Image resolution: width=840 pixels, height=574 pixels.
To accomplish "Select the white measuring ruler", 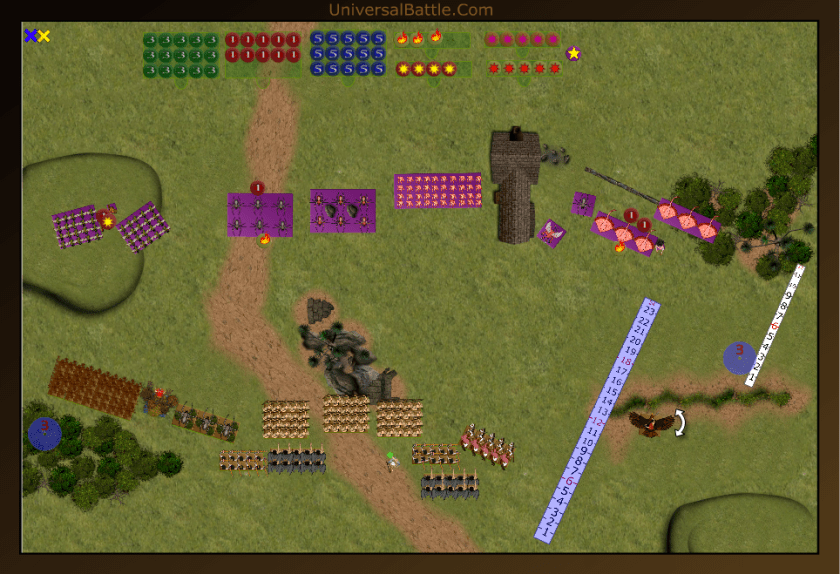I will coord(776,324).
